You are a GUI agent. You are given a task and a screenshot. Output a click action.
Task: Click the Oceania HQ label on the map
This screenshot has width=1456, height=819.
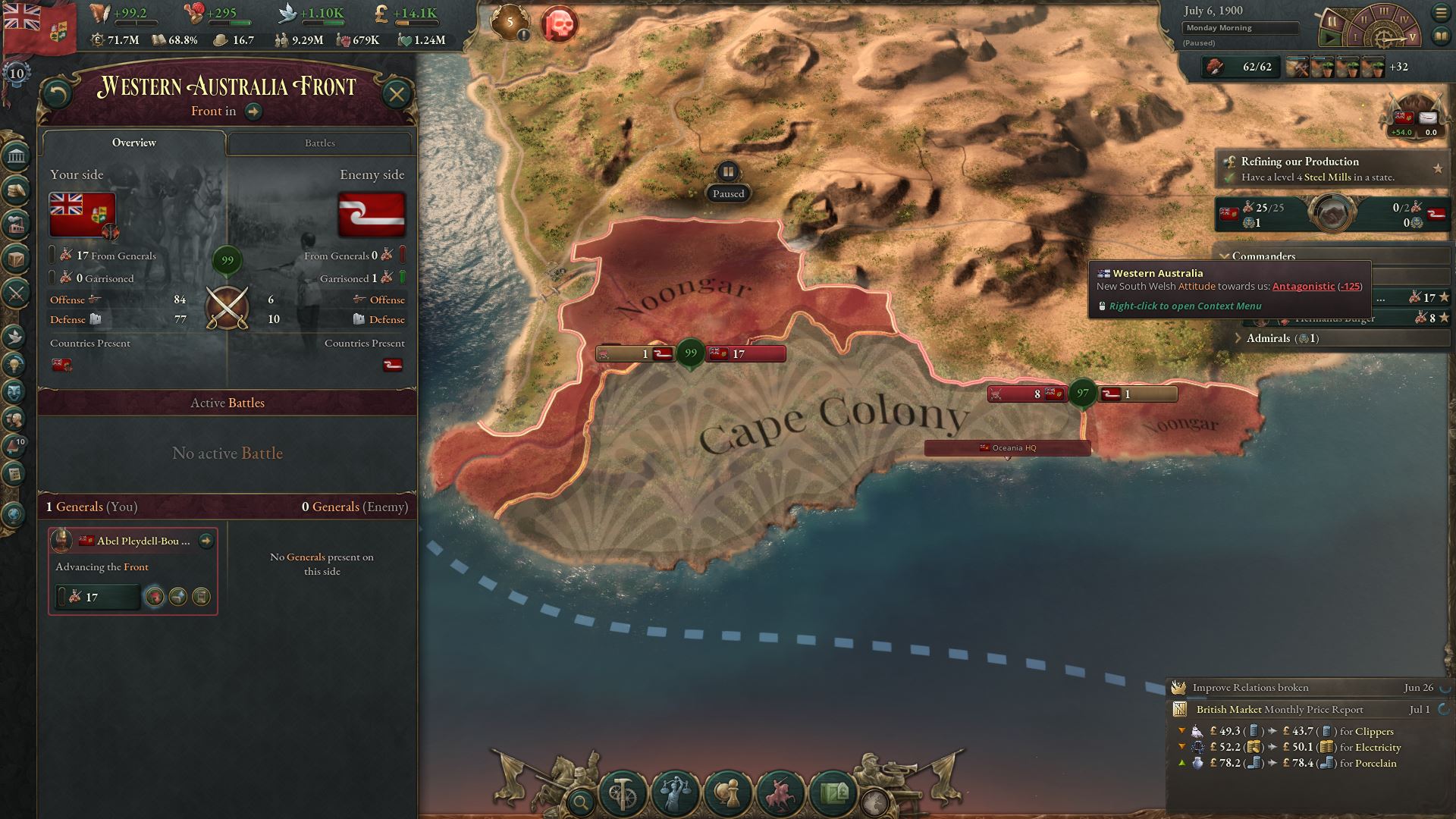click(1007, 447)
